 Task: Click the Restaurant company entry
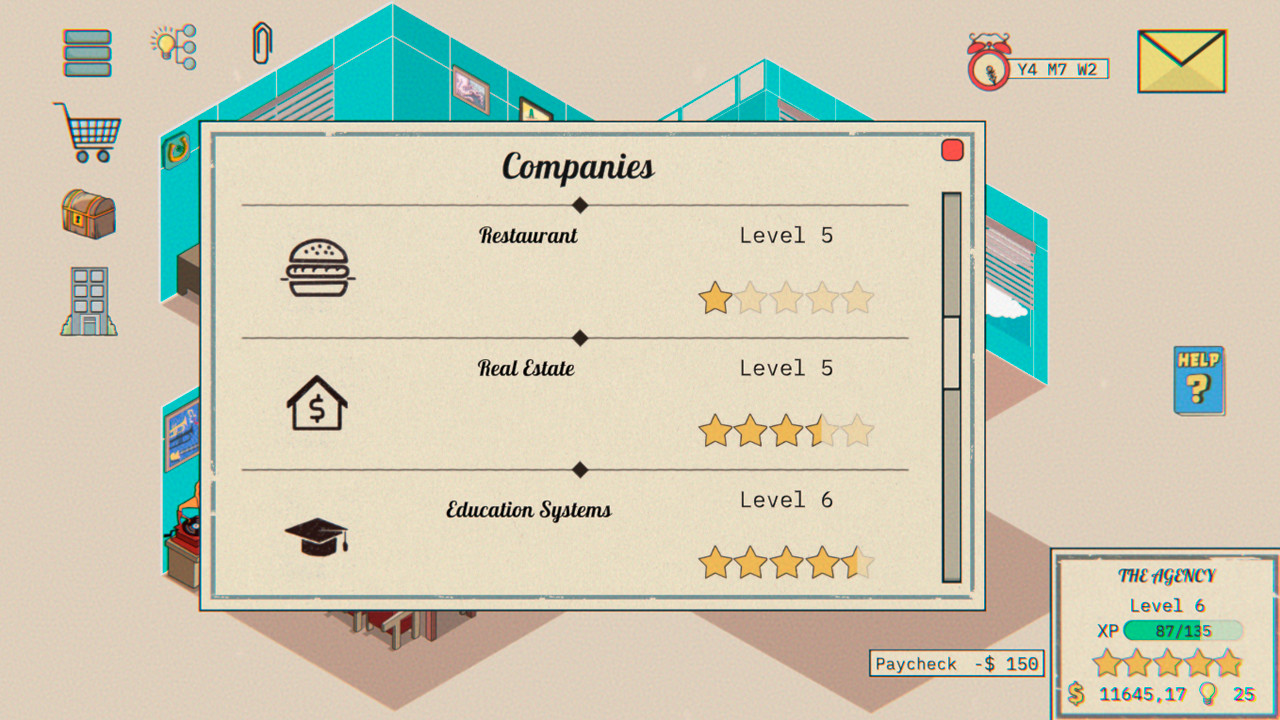(529, 235)
